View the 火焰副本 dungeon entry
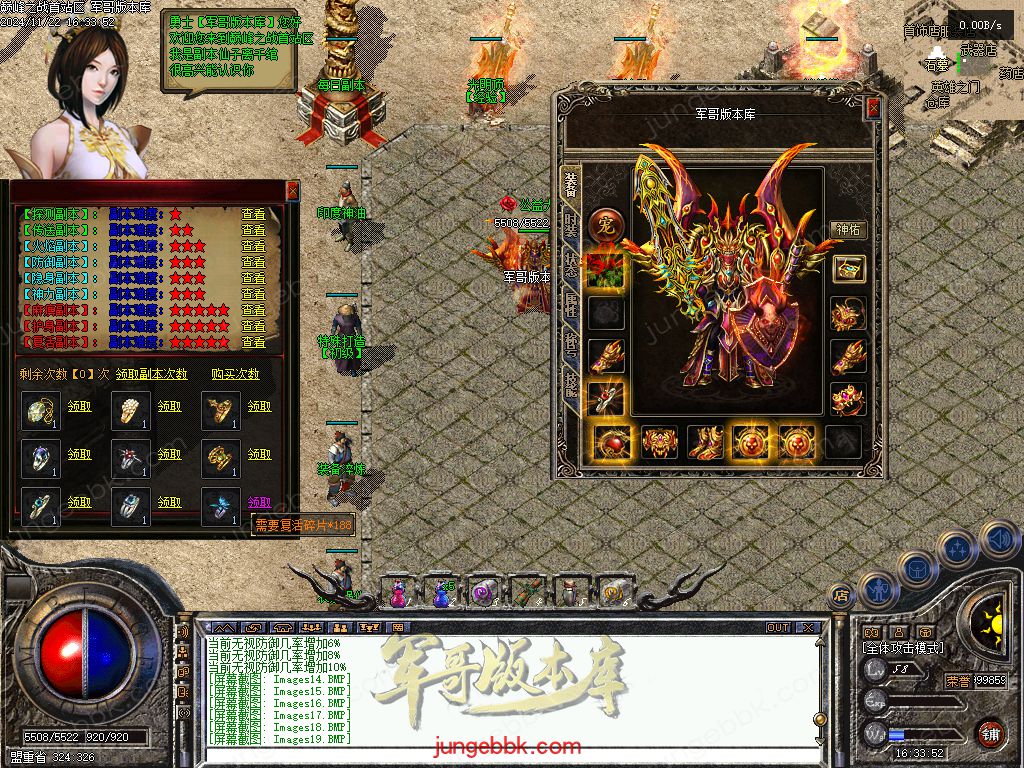This screenshot has width=1024, height=768. [253, 246]
